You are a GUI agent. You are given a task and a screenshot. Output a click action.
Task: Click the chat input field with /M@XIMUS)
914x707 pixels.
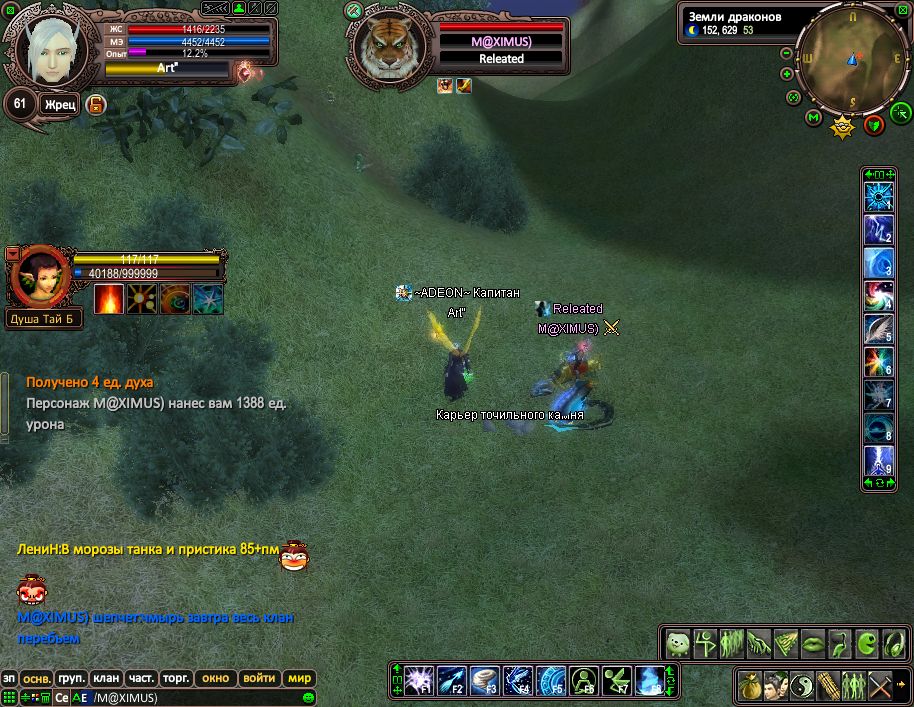pos(190,697)
